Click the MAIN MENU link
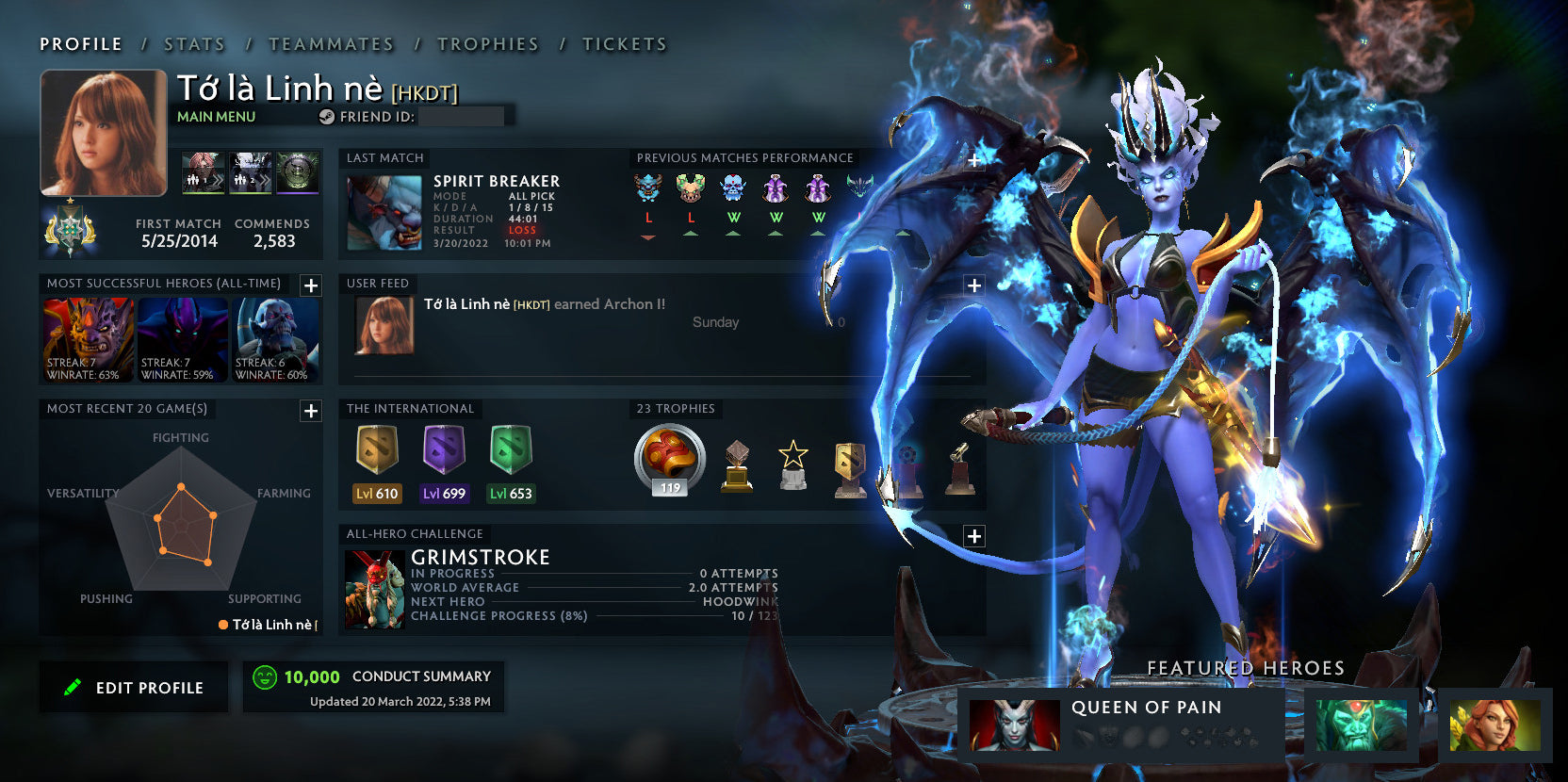 [215, 117]
